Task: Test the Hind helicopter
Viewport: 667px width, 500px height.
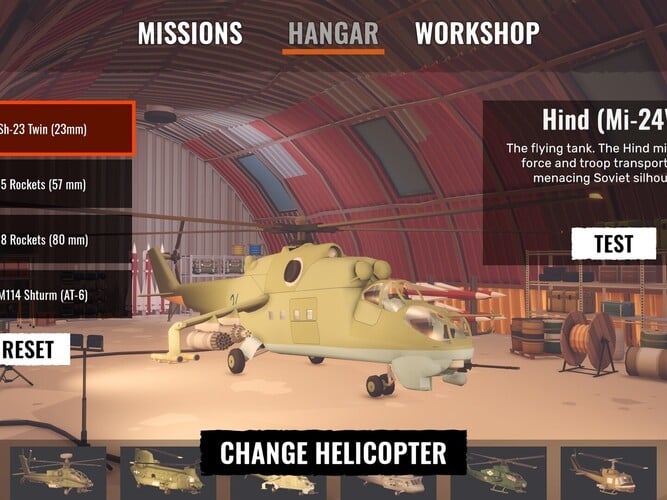Action: coord(613,244)
